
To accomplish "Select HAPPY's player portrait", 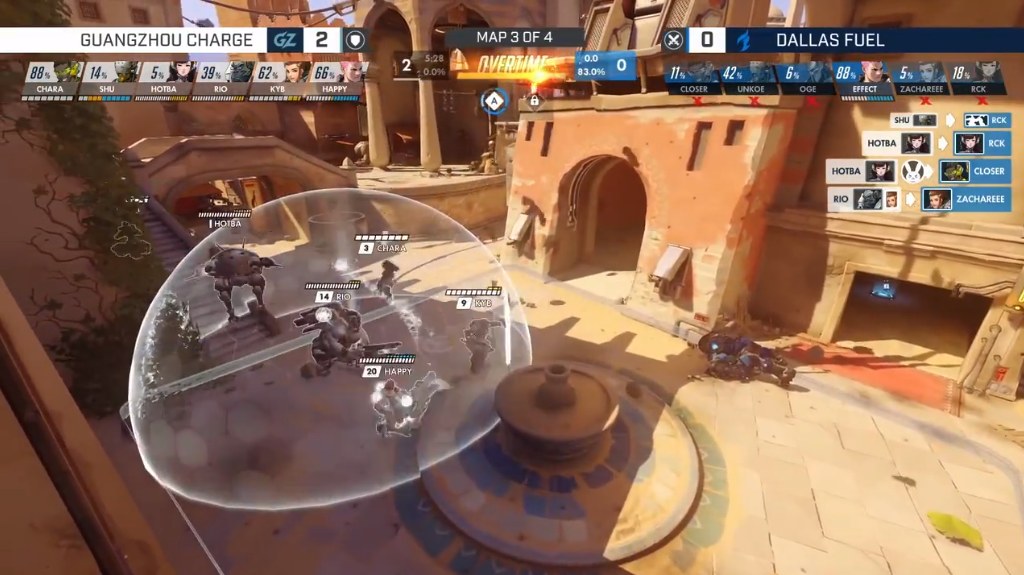I will [353, 72].
